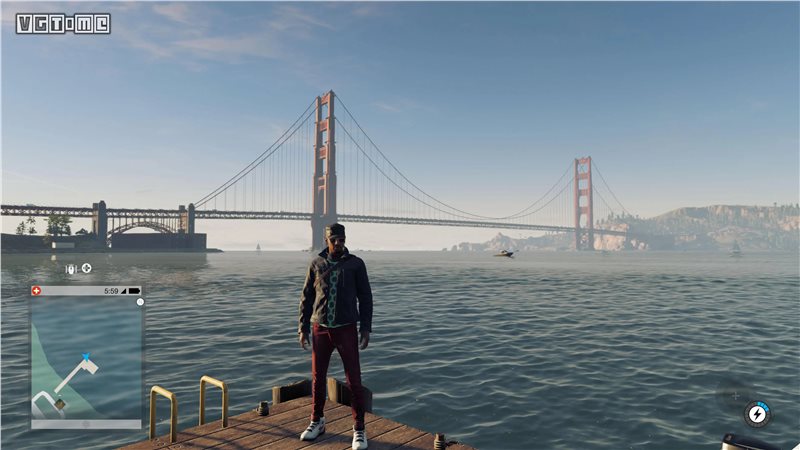Click the crosshair icon above the minimap

(86, 268)
